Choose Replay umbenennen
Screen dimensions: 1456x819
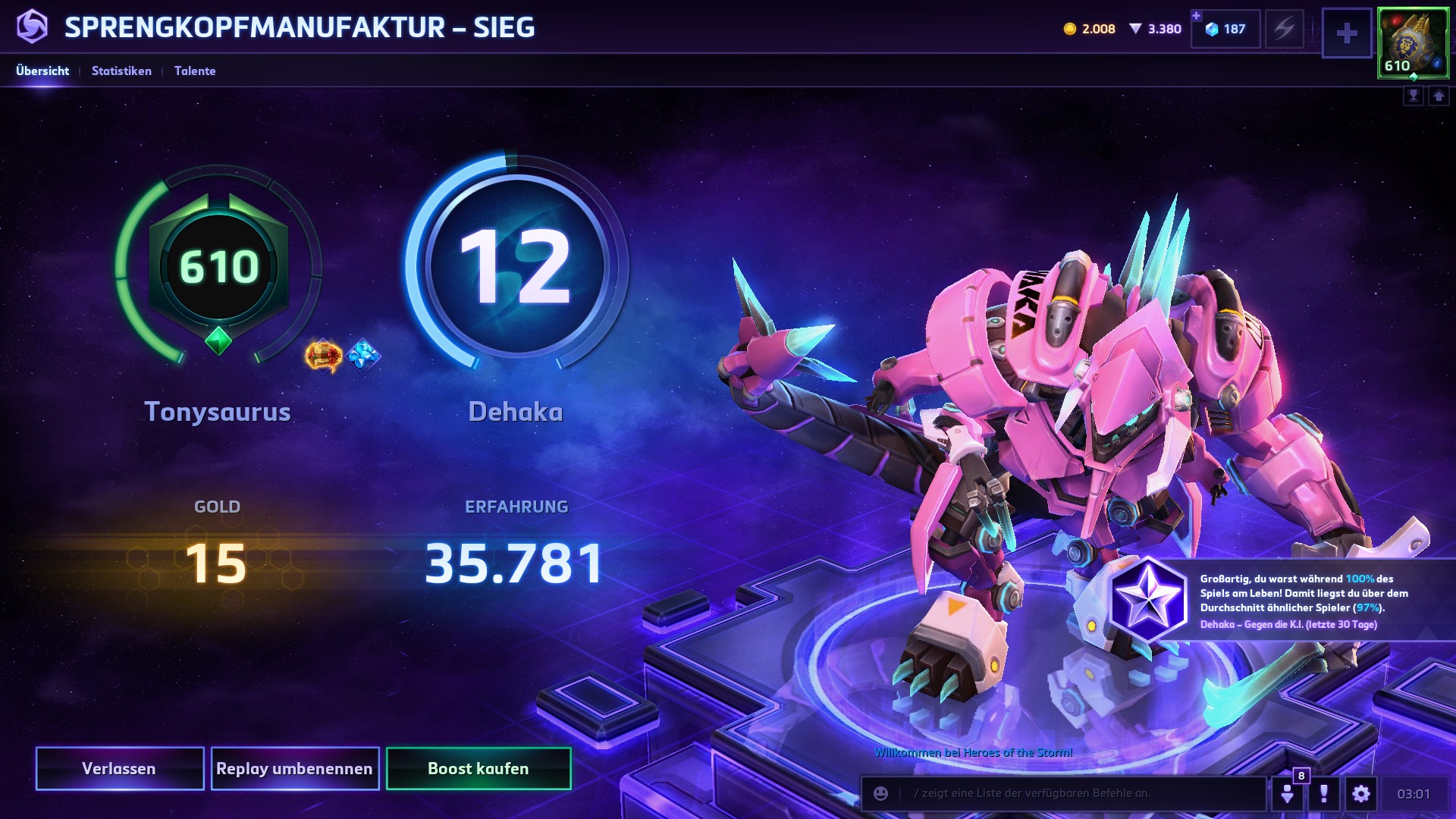(295, 768)
